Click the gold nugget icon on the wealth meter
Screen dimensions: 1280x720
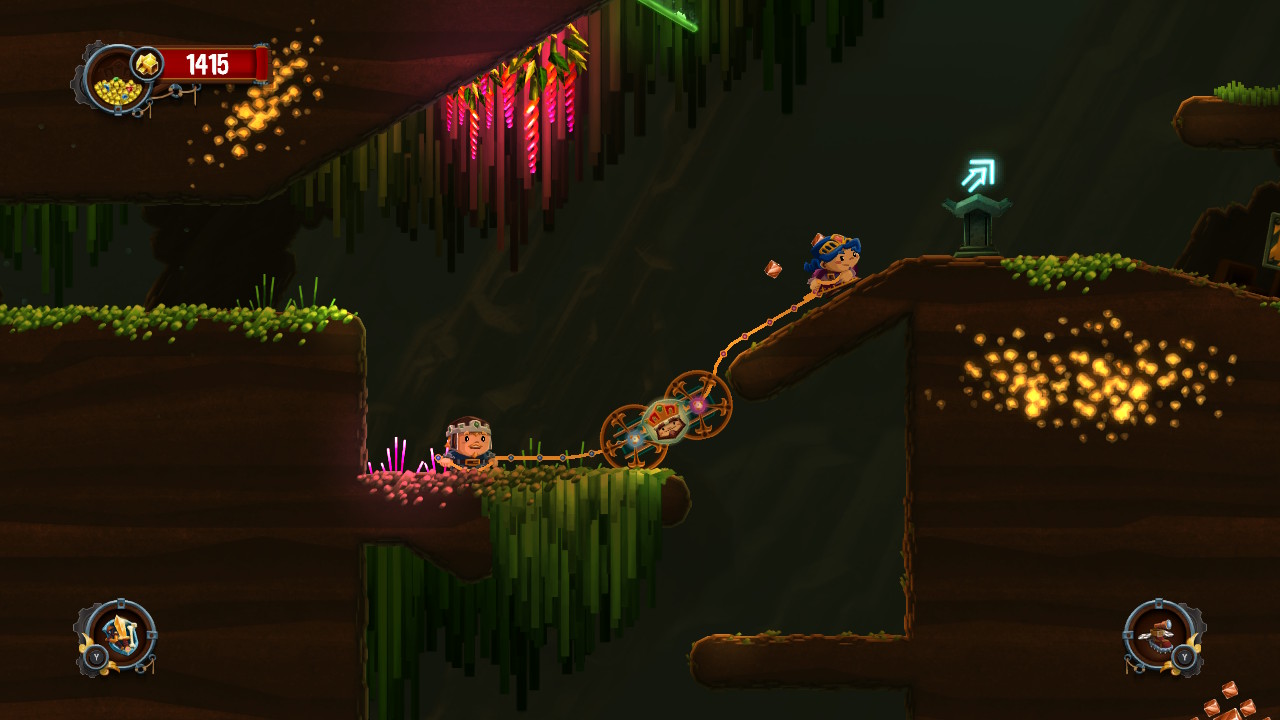tap(148, 62)
